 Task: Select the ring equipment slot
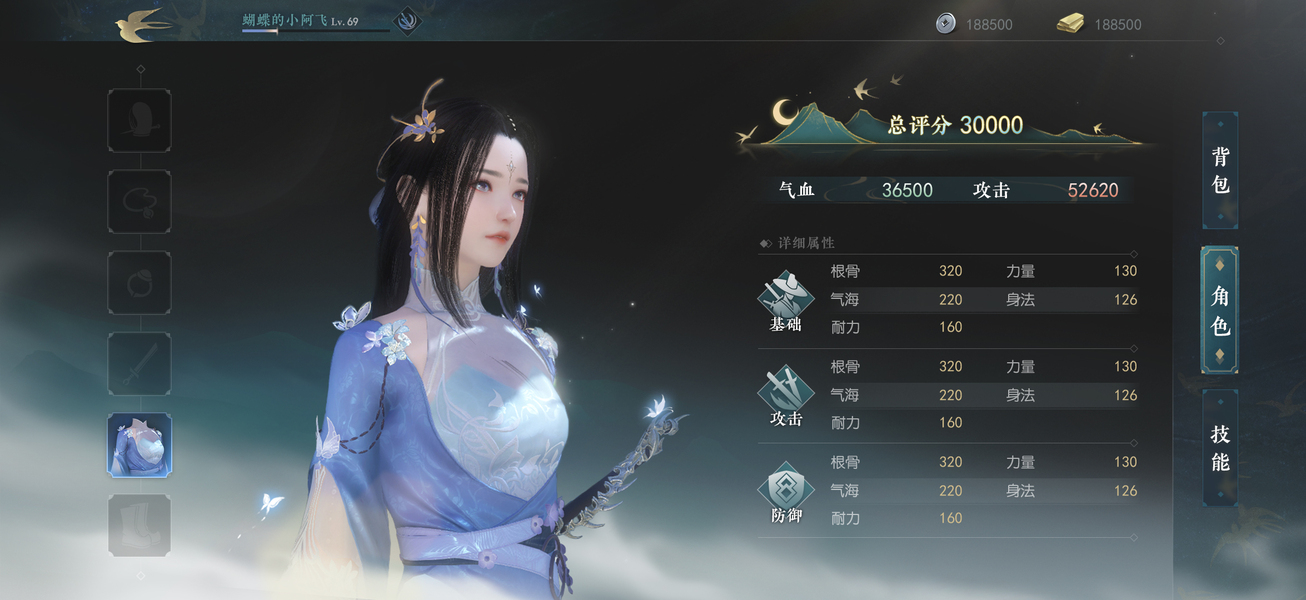pos(140,283)
